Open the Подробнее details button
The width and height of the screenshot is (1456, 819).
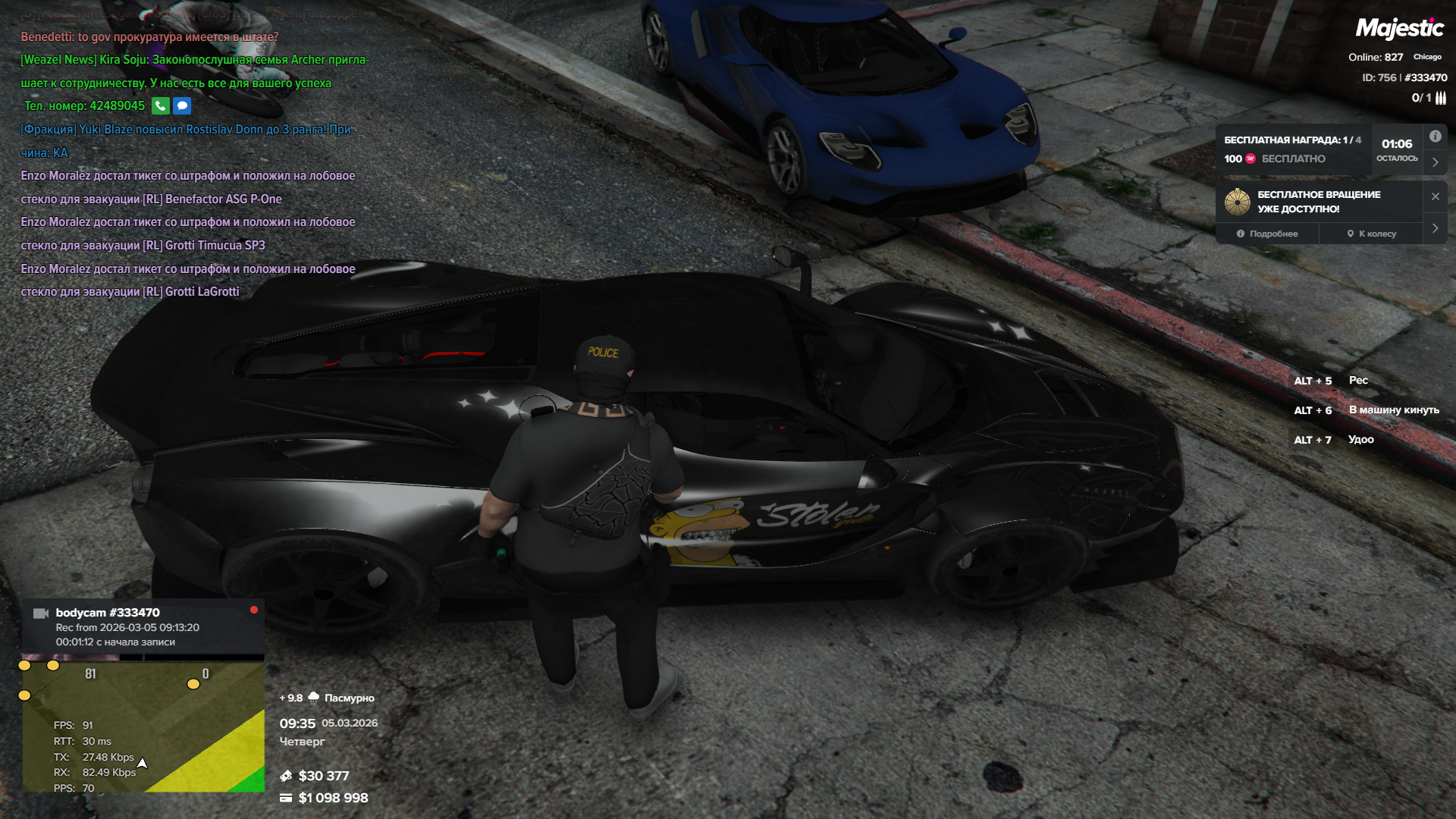tap(1267, 234)
